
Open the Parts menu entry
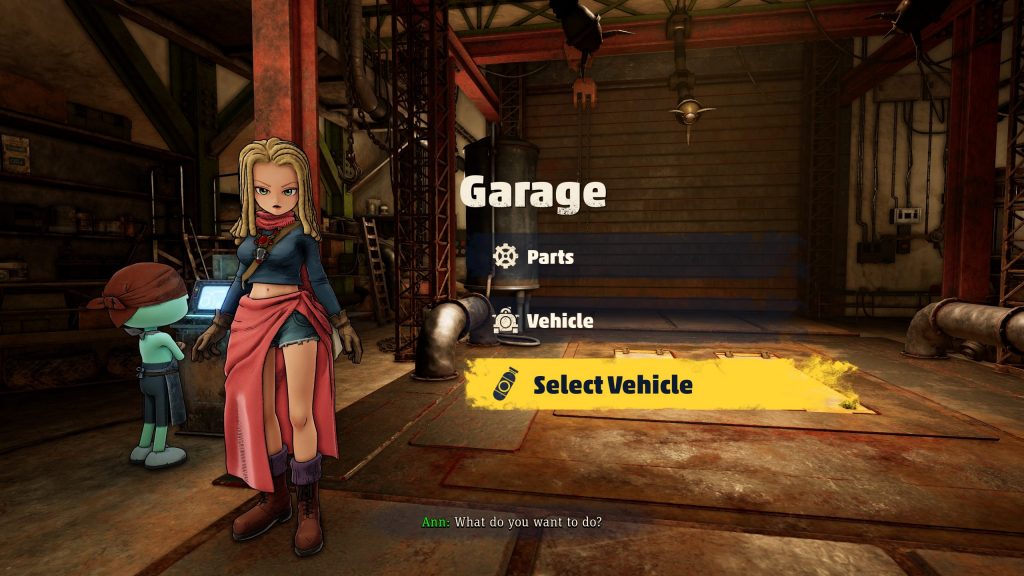(x=550, y=257)
